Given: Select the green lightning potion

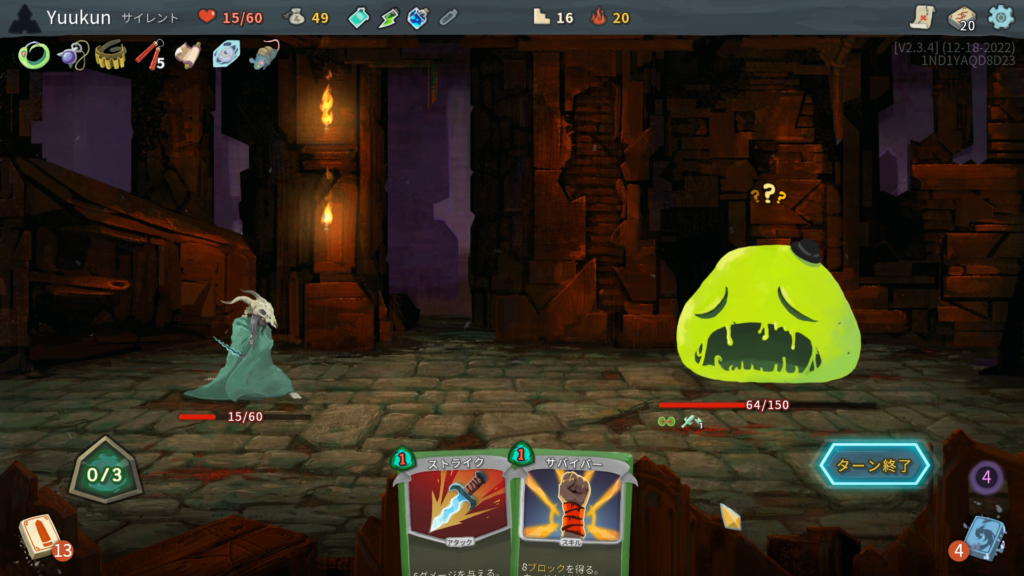Looking at the screenshot, I should [388, 18].
